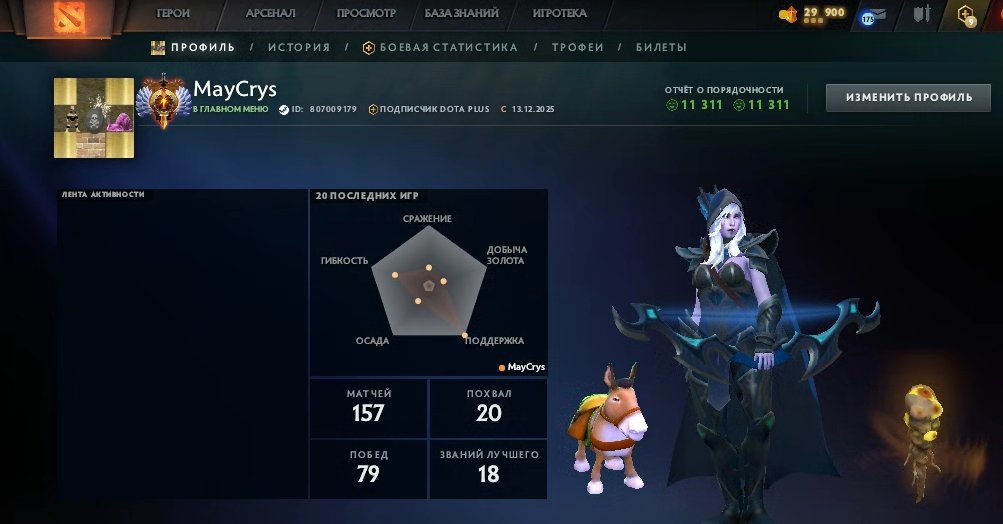This screenshot has width=1003, height=524.
Task: Click the rank medal badge beside MayCrys
Action: [162, 100]
